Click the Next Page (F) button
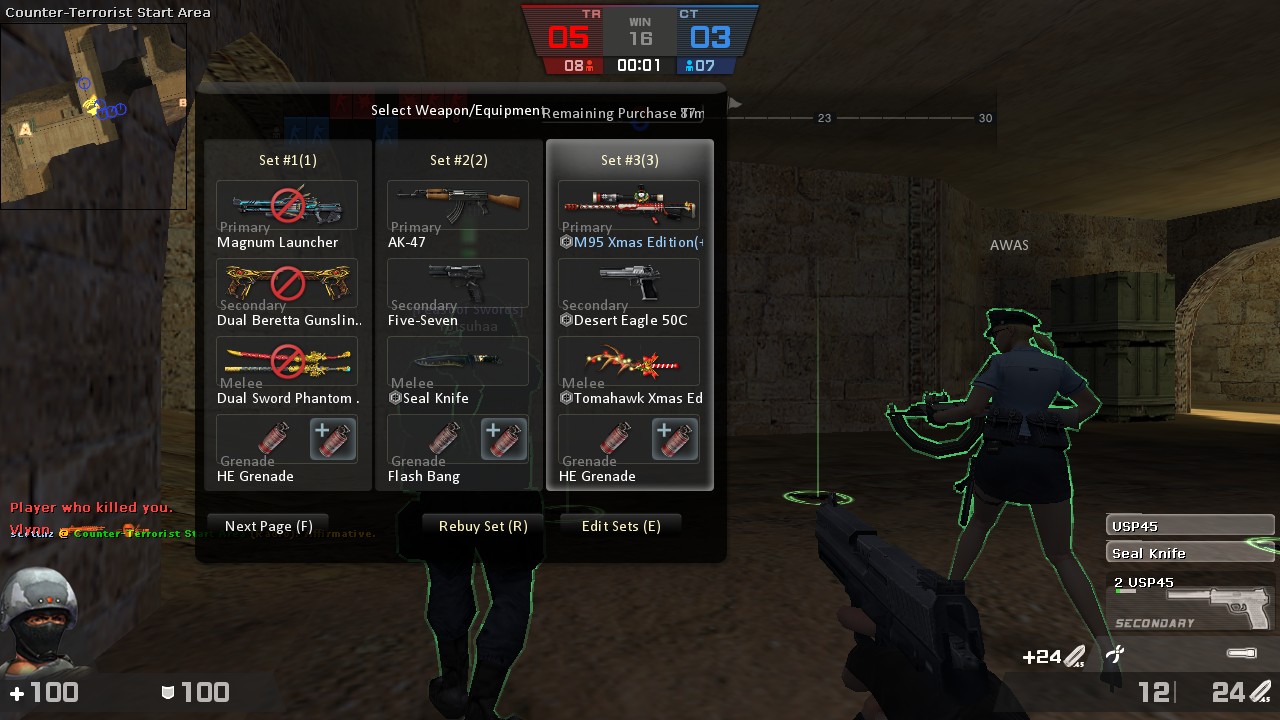This screenshot has width=1280, height=720. pos(268,526)
